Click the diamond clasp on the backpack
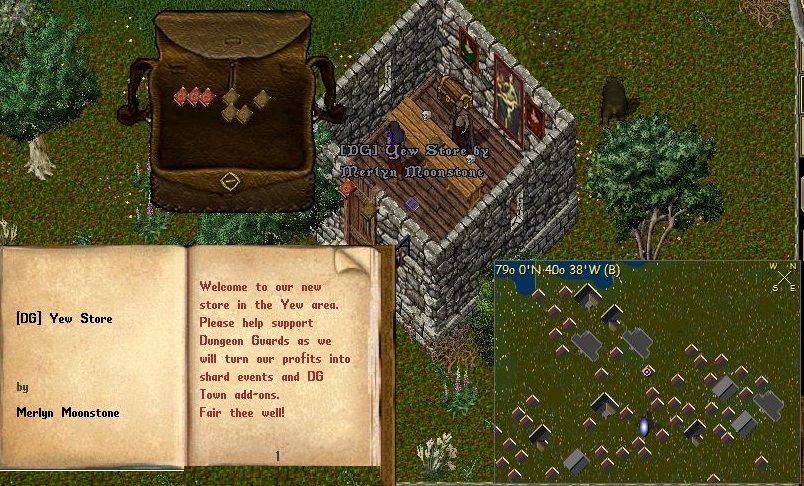The height and width of the screenshot is (486, 804). click(230, 182)
